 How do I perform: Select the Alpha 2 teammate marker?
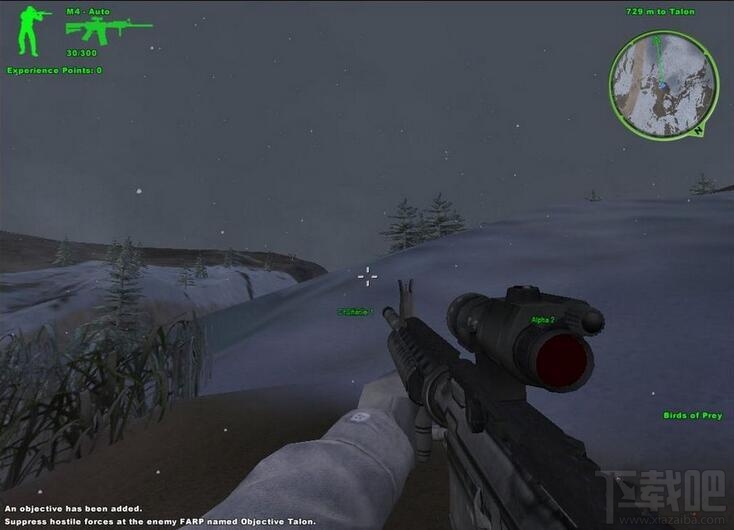coord(543,320)
